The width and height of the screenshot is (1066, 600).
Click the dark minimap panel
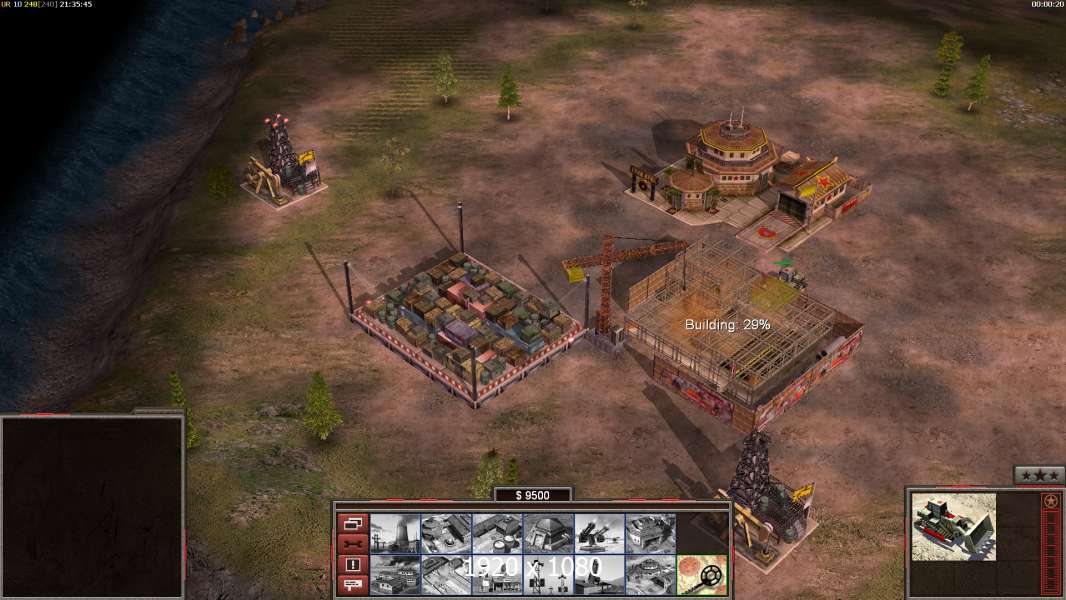point(92,507)
